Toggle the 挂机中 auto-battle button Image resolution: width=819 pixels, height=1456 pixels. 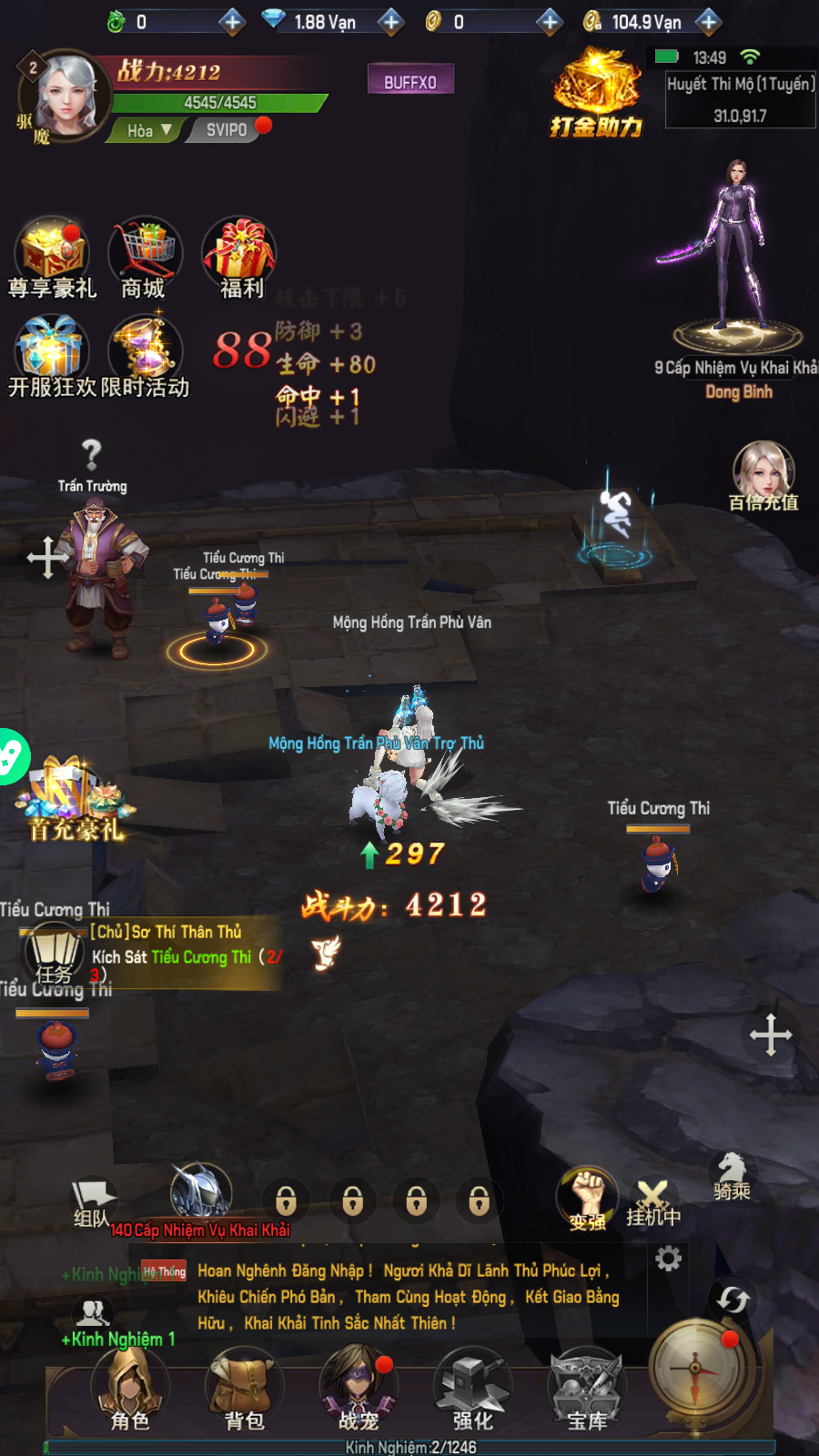point(652,1203)
